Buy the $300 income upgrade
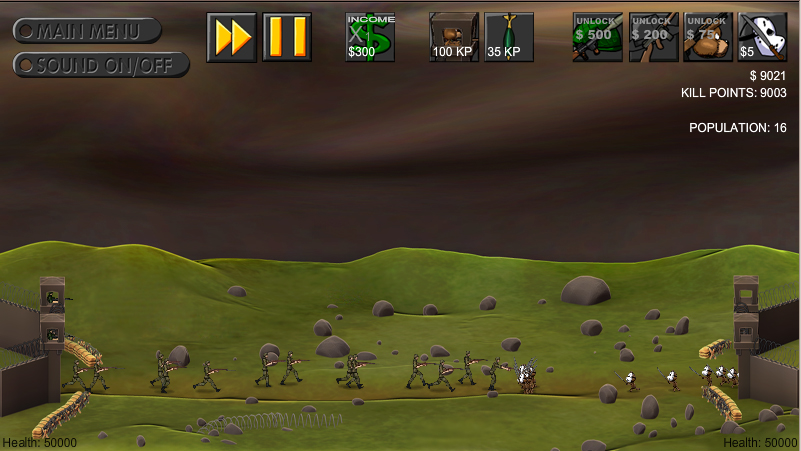Image resolution: width=801 pixels, height=451 pixels. click(x=370, y=37)
